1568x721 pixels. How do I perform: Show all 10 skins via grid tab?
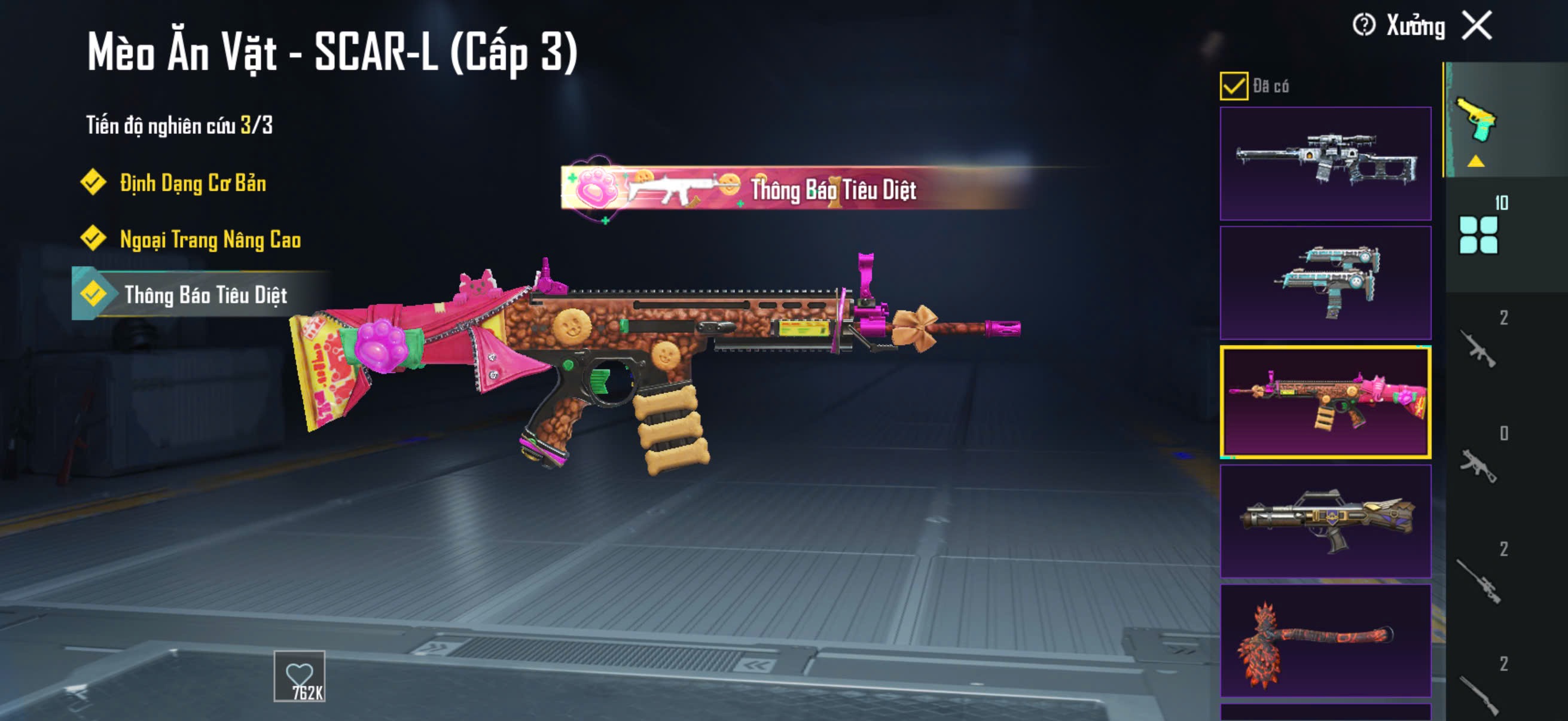(1478, 234)
